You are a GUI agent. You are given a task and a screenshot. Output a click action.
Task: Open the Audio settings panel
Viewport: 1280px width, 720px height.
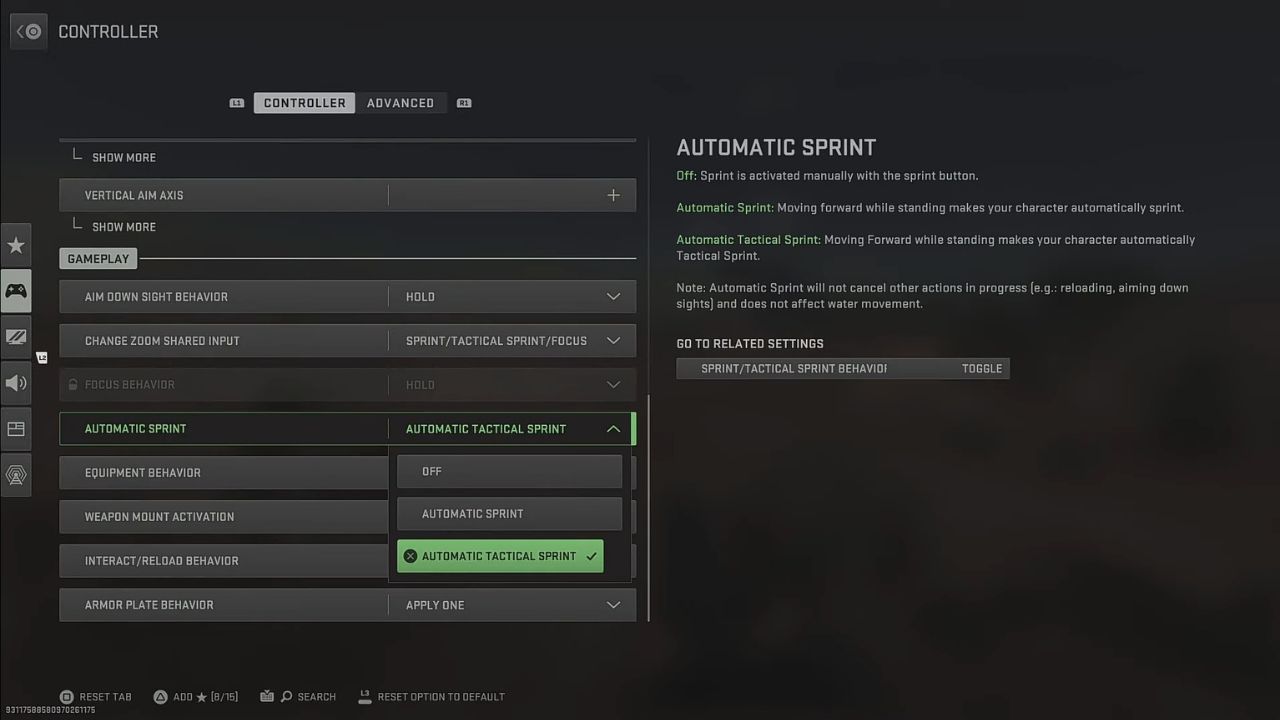click(x=16, y=383)
